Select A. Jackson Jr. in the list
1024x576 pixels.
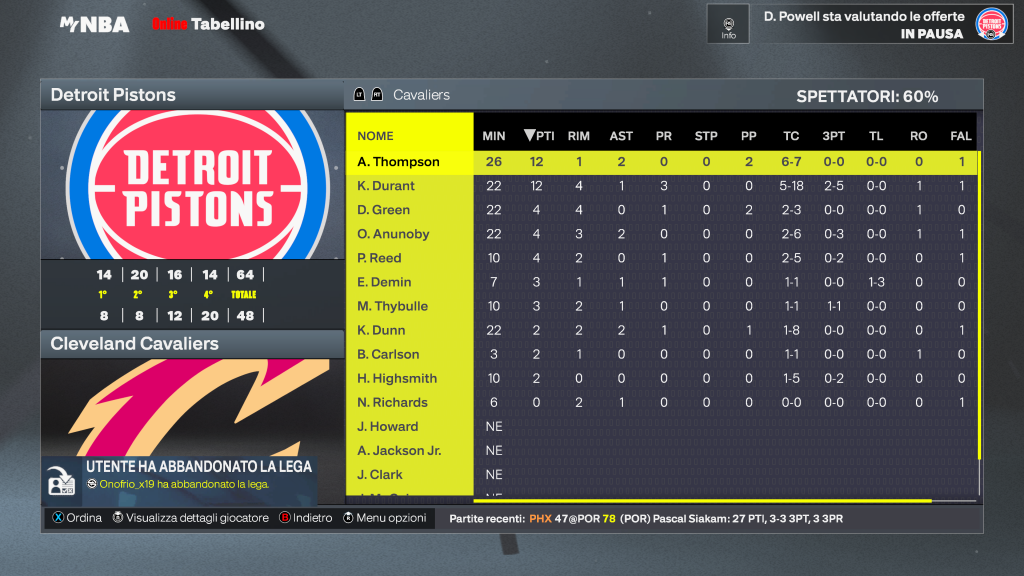399,450
